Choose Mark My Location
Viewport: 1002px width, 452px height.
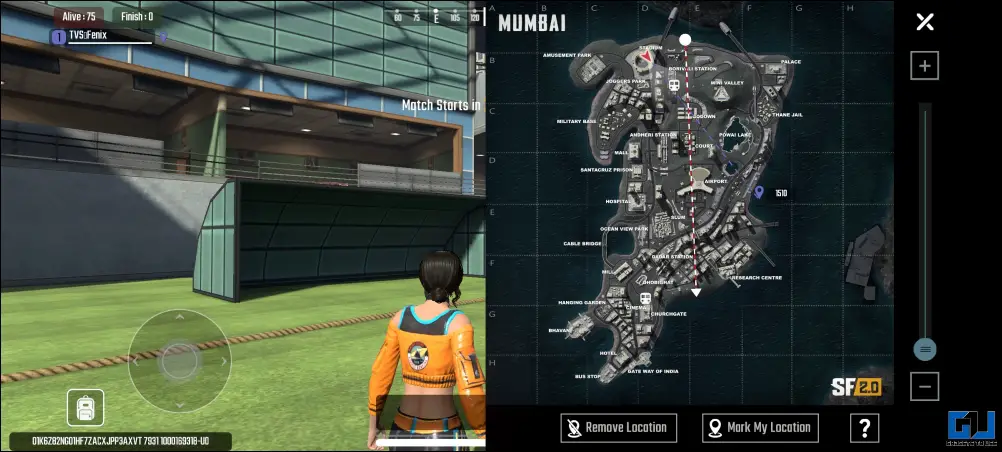click(760, 428)
